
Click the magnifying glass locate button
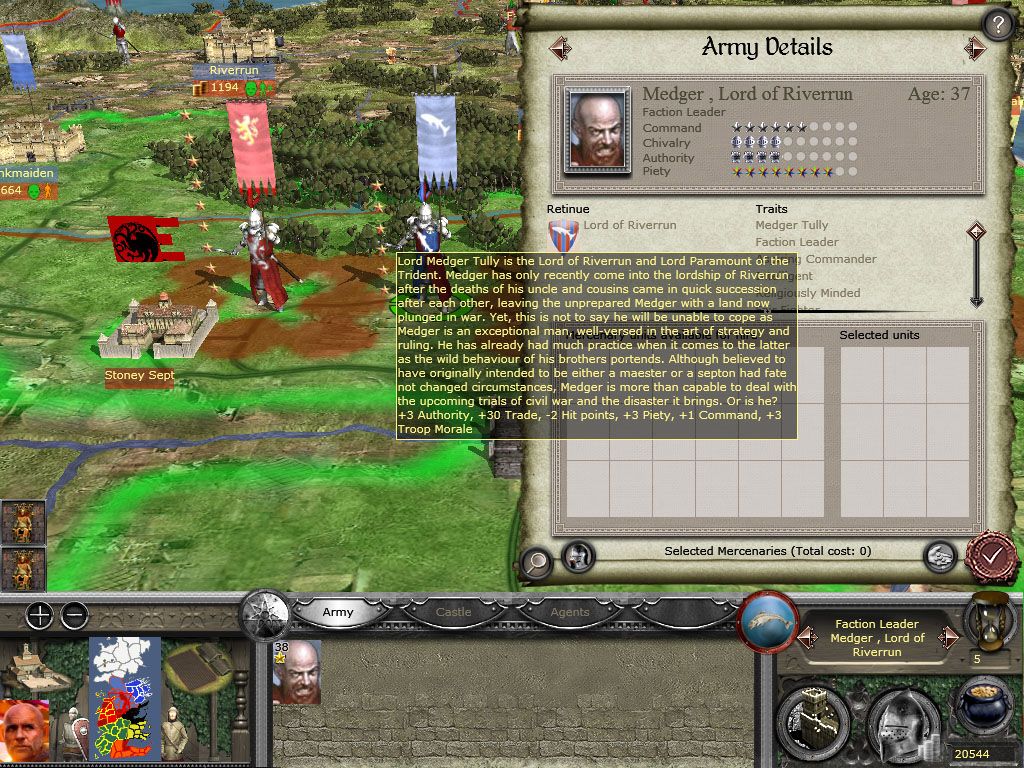click(536, 562)
